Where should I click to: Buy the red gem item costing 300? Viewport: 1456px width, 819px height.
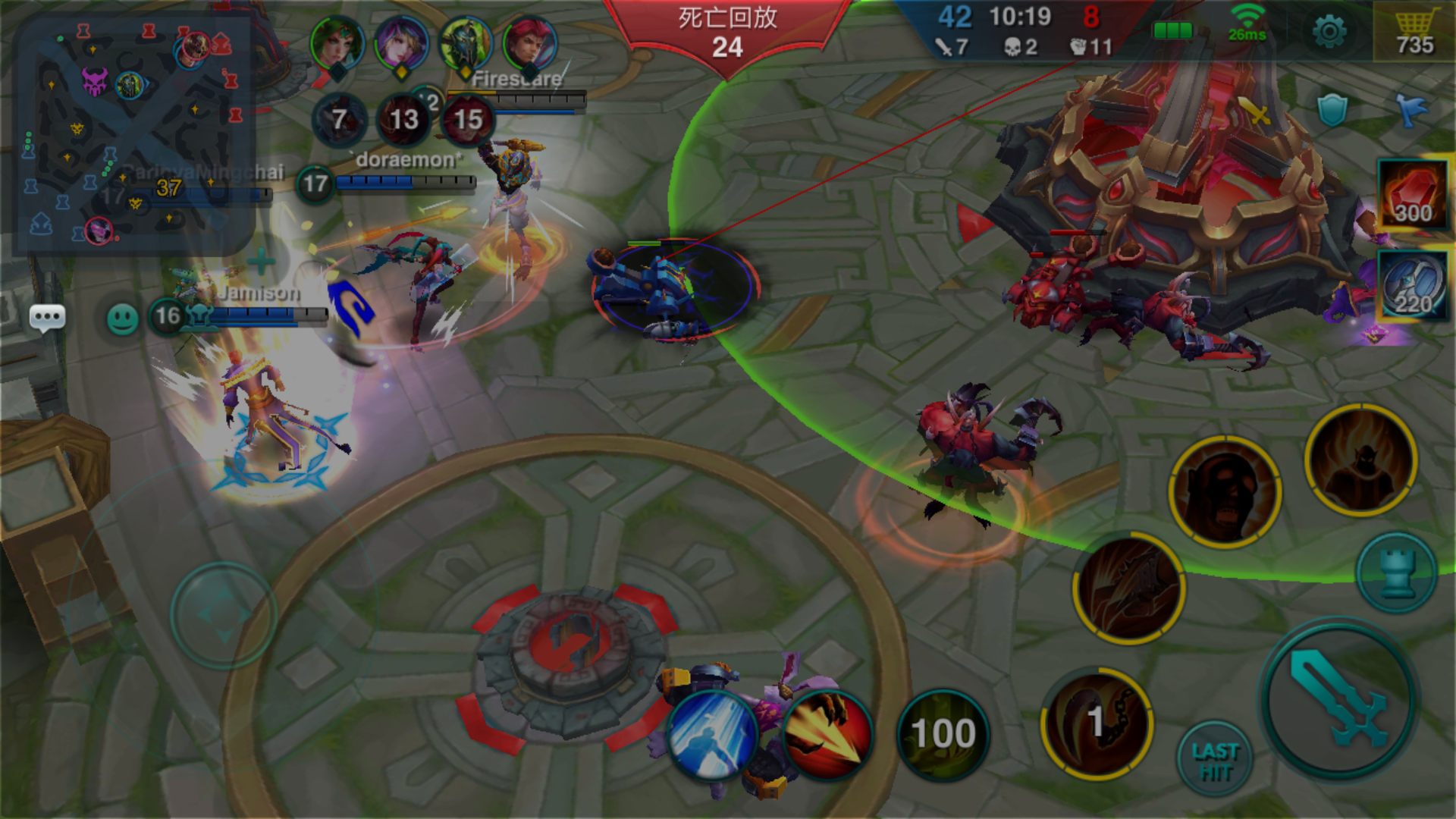1412,194
